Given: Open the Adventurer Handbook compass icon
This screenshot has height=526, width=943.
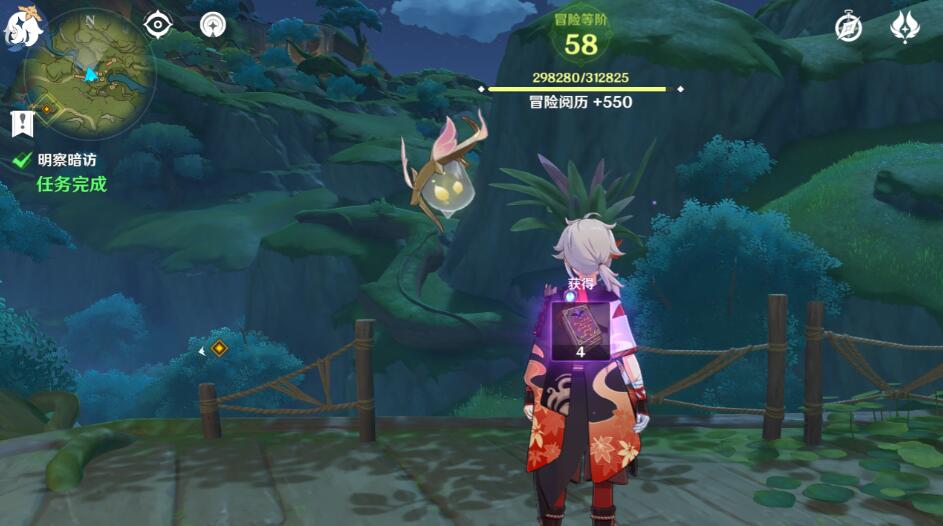Looking at the screenshot, I should (848, 27).
